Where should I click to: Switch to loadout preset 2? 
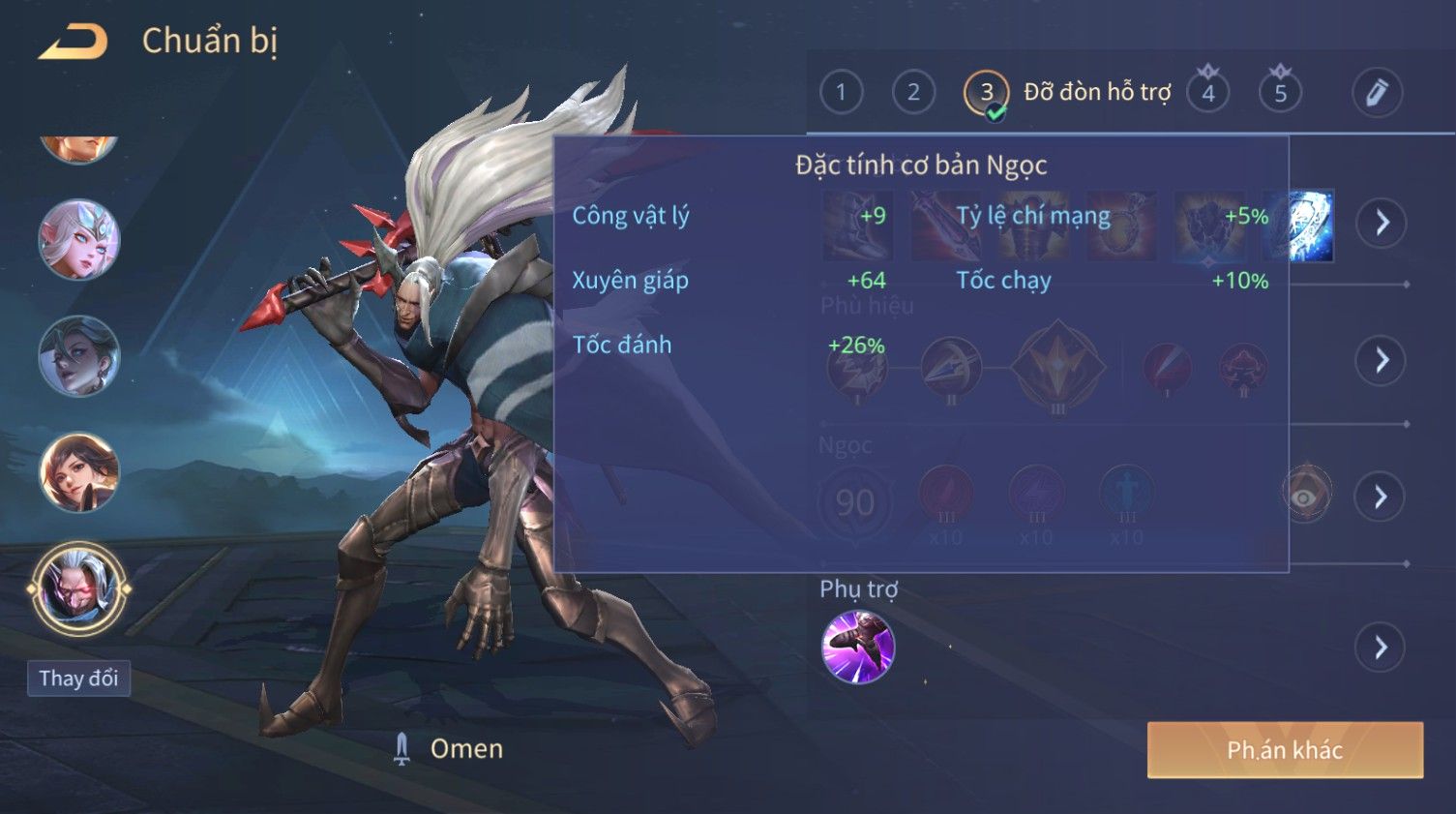(x=913, y=92)
